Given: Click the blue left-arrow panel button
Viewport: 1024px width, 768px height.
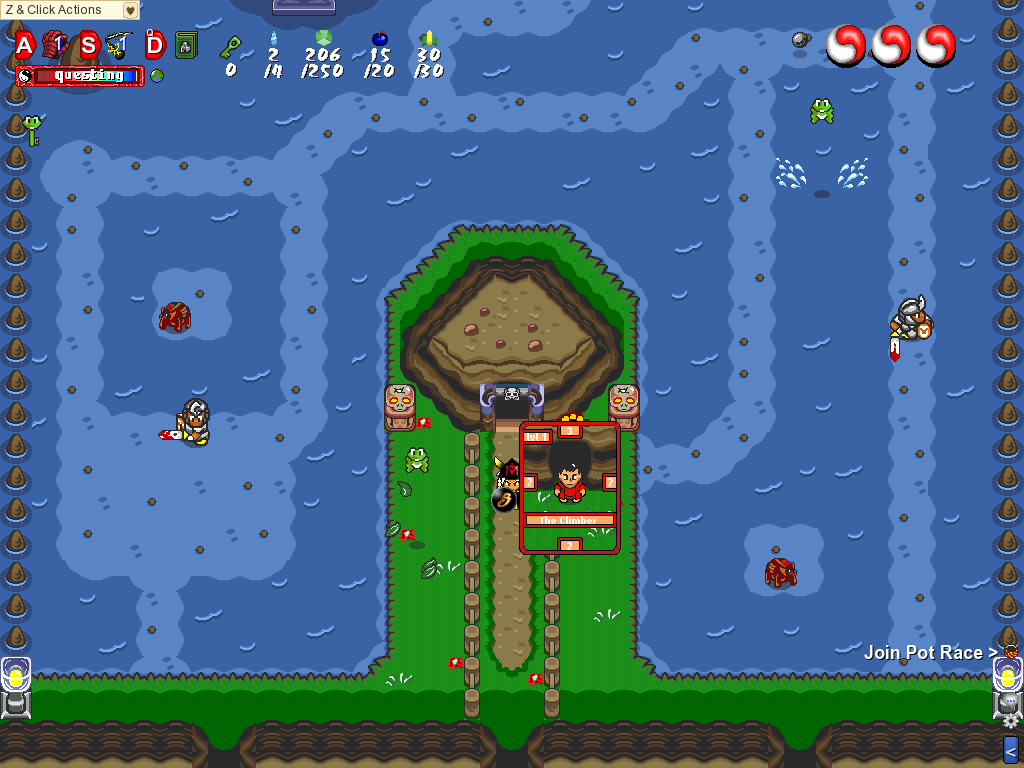Looking at the screenshot, I should 1011,748.
